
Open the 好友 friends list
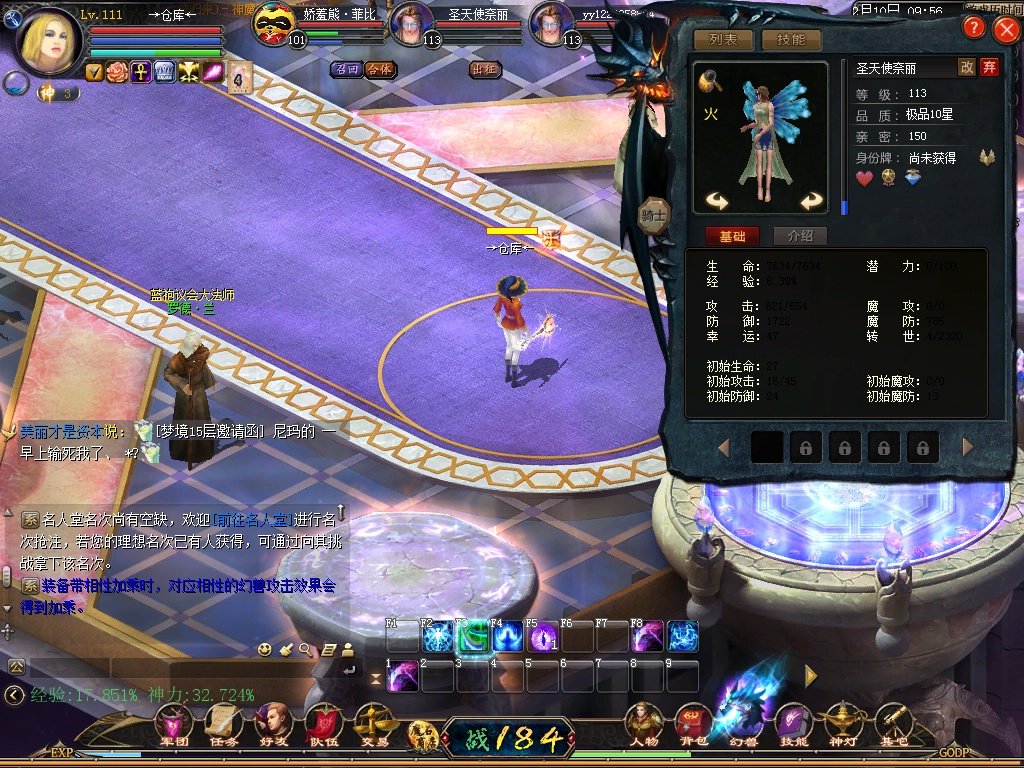(273, 722)
